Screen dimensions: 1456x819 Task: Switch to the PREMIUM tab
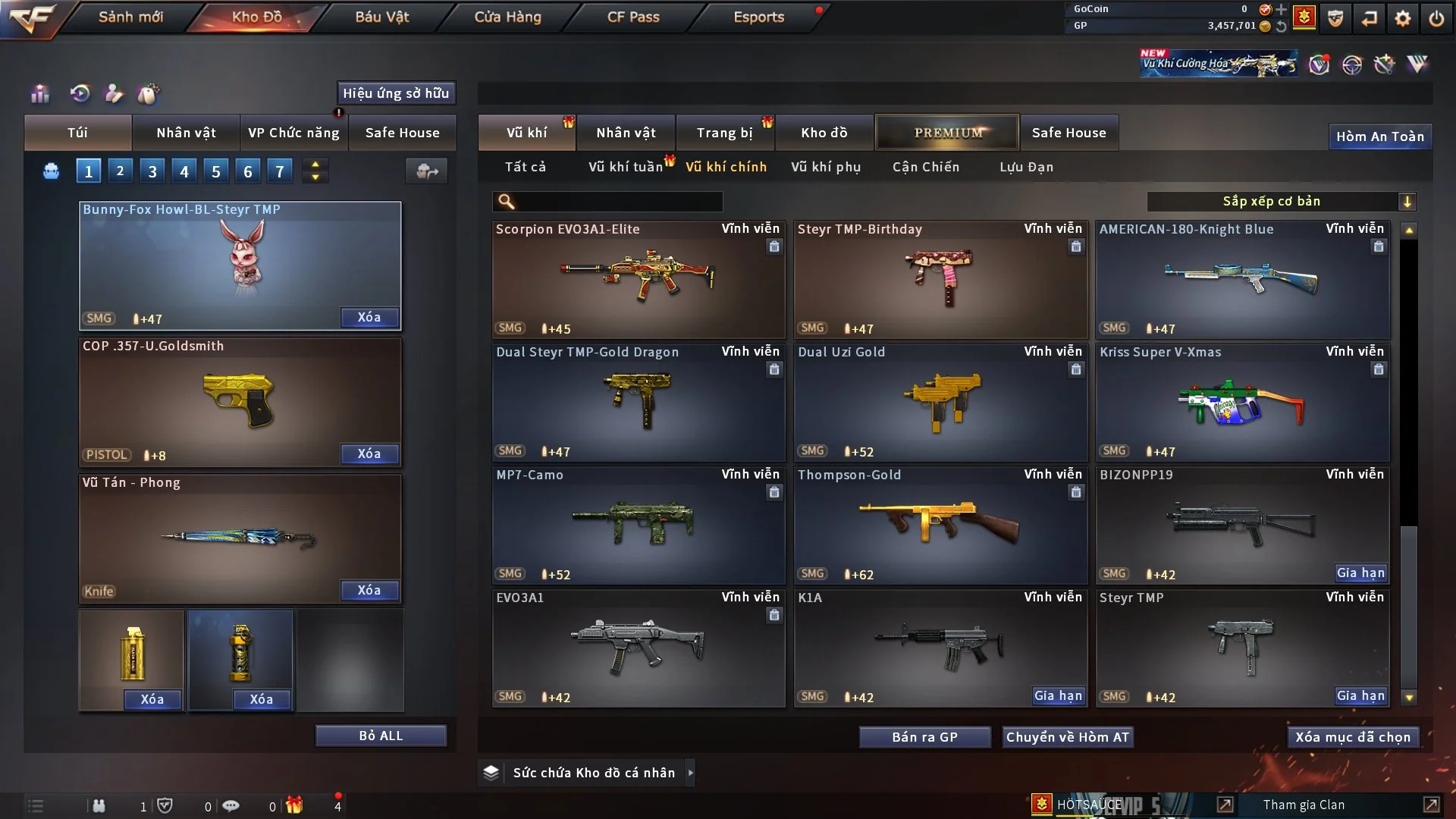tap(947, 133)
